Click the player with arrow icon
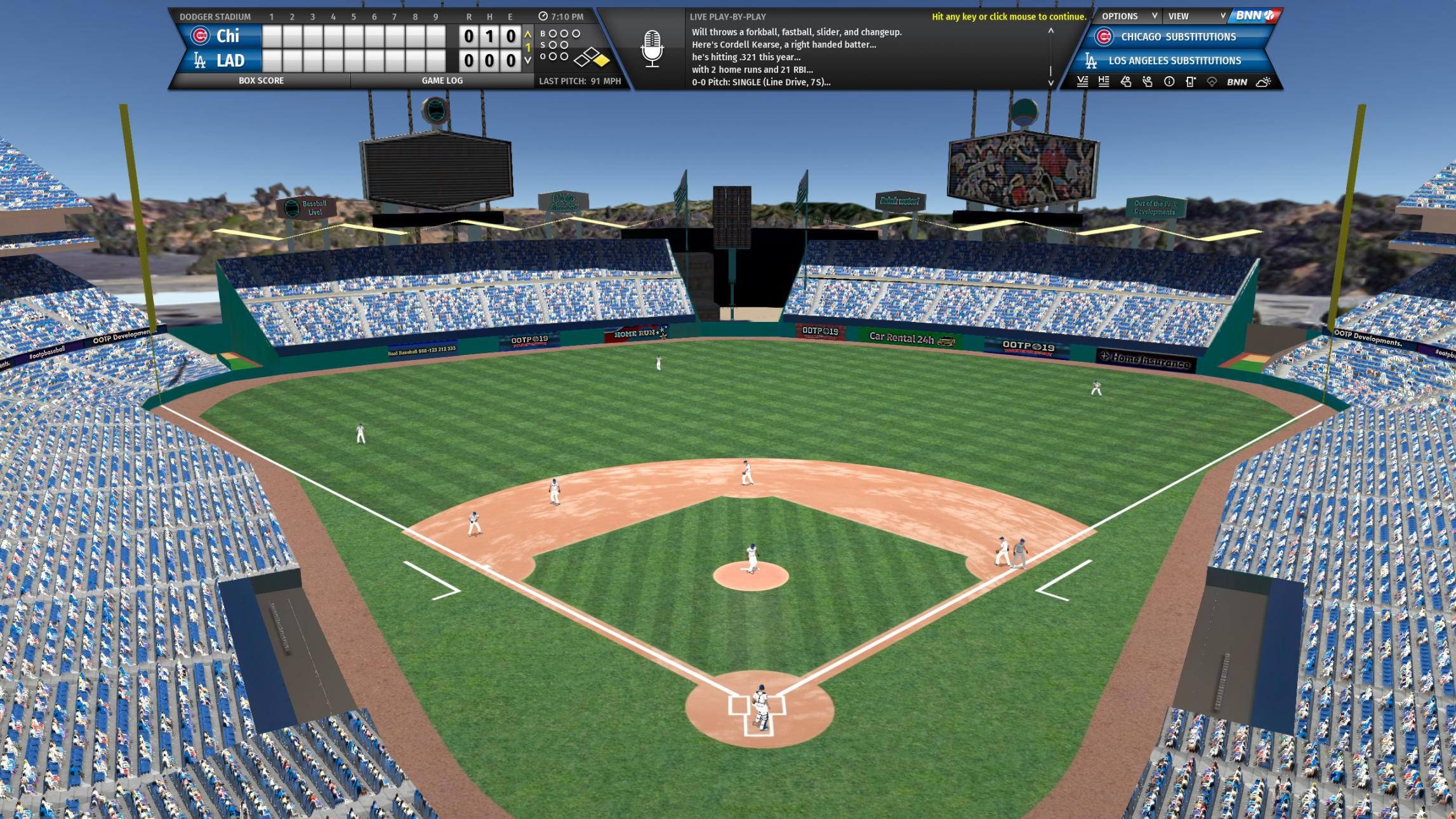1456x819 pixels. point(1126,82)
